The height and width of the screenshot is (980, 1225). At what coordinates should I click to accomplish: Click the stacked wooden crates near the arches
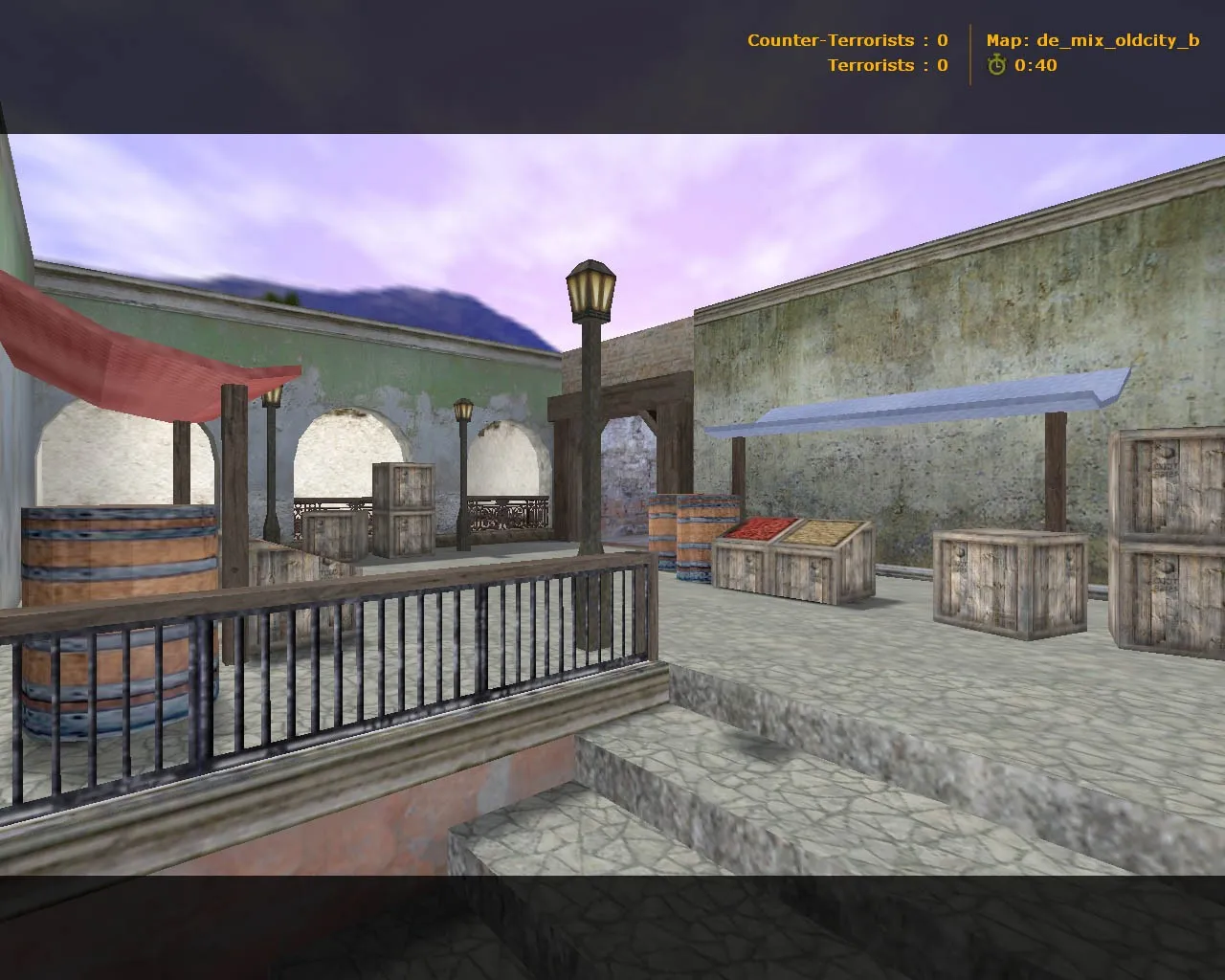404,507
